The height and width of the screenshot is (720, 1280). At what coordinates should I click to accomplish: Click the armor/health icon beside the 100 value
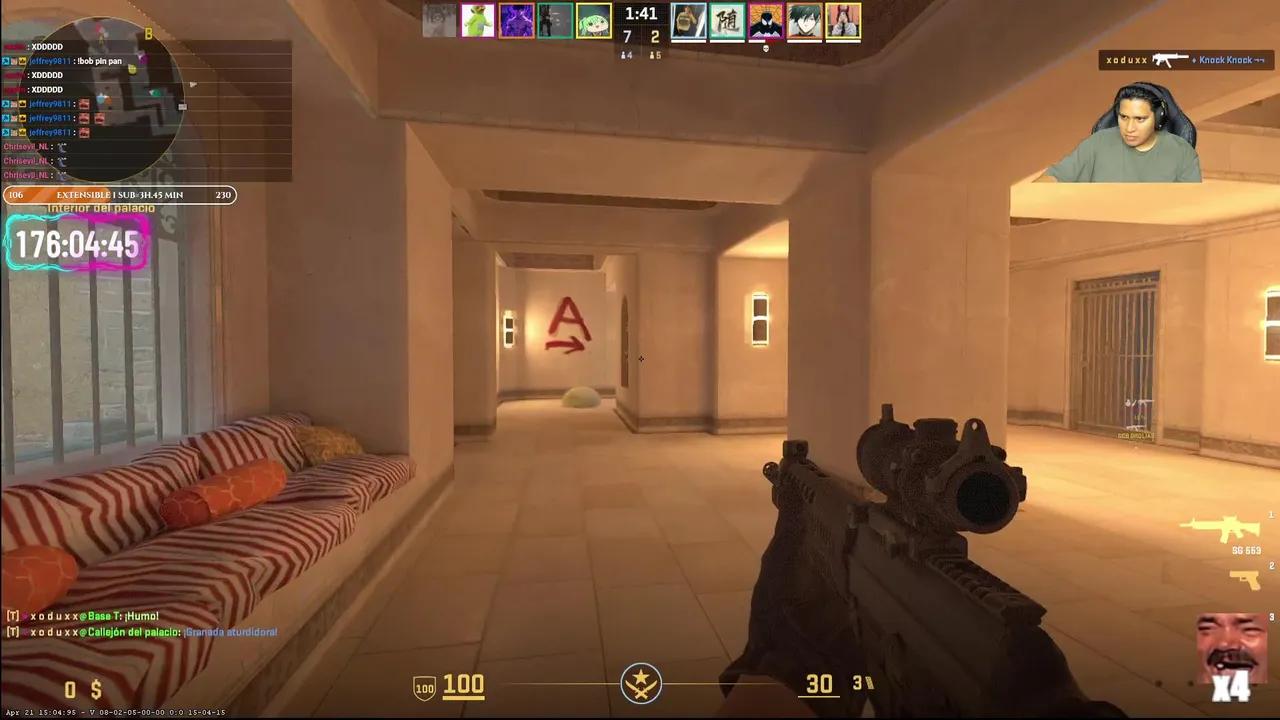[x=422, y=685]
